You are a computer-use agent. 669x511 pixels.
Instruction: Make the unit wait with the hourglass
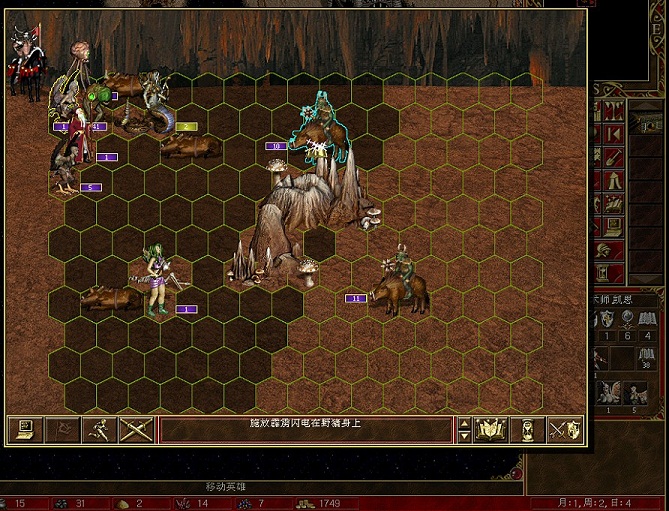[528, 430]
